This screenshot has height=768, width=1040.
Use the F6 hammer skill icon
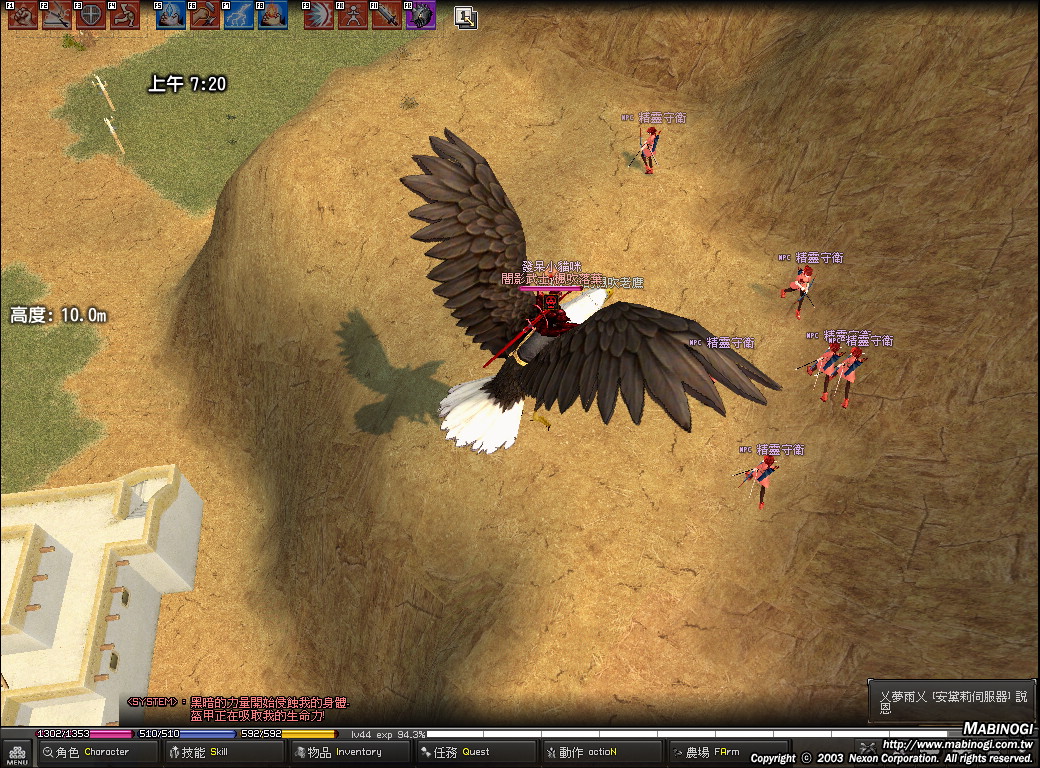click(x=205, y=15)
